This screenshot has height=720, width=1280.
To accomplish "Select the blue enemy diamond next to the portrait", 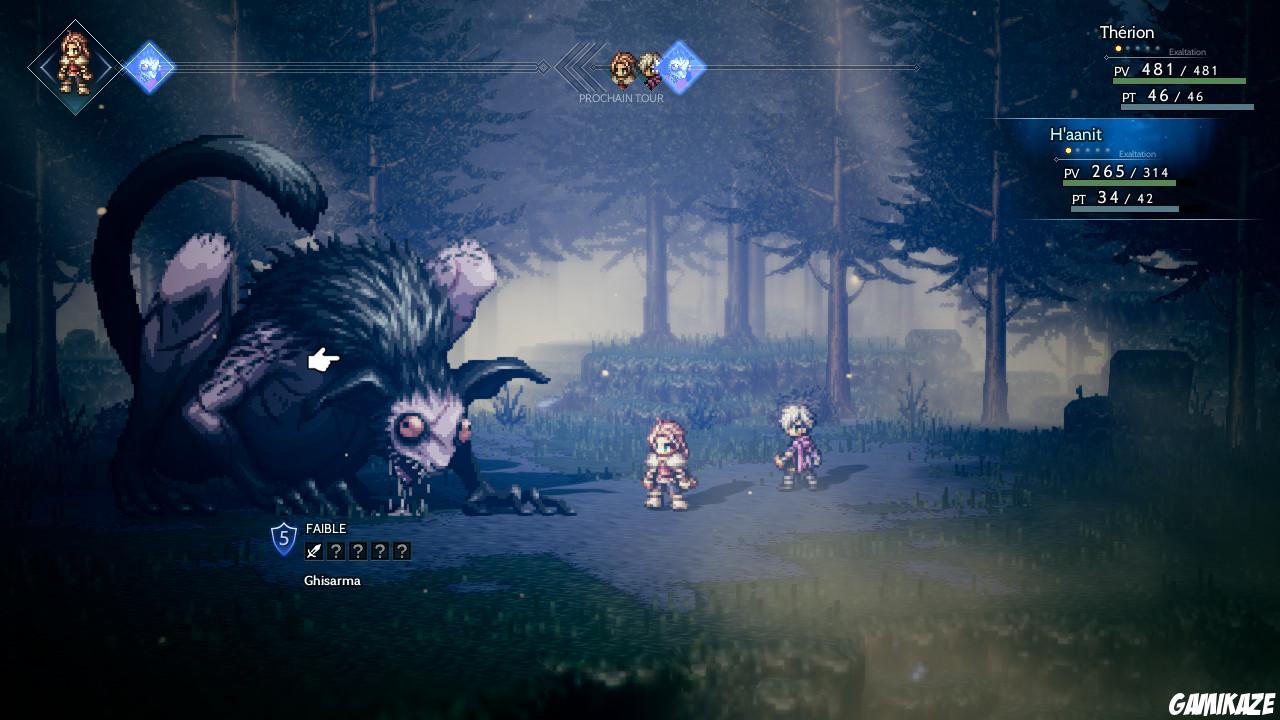I will tap(151, 67).
